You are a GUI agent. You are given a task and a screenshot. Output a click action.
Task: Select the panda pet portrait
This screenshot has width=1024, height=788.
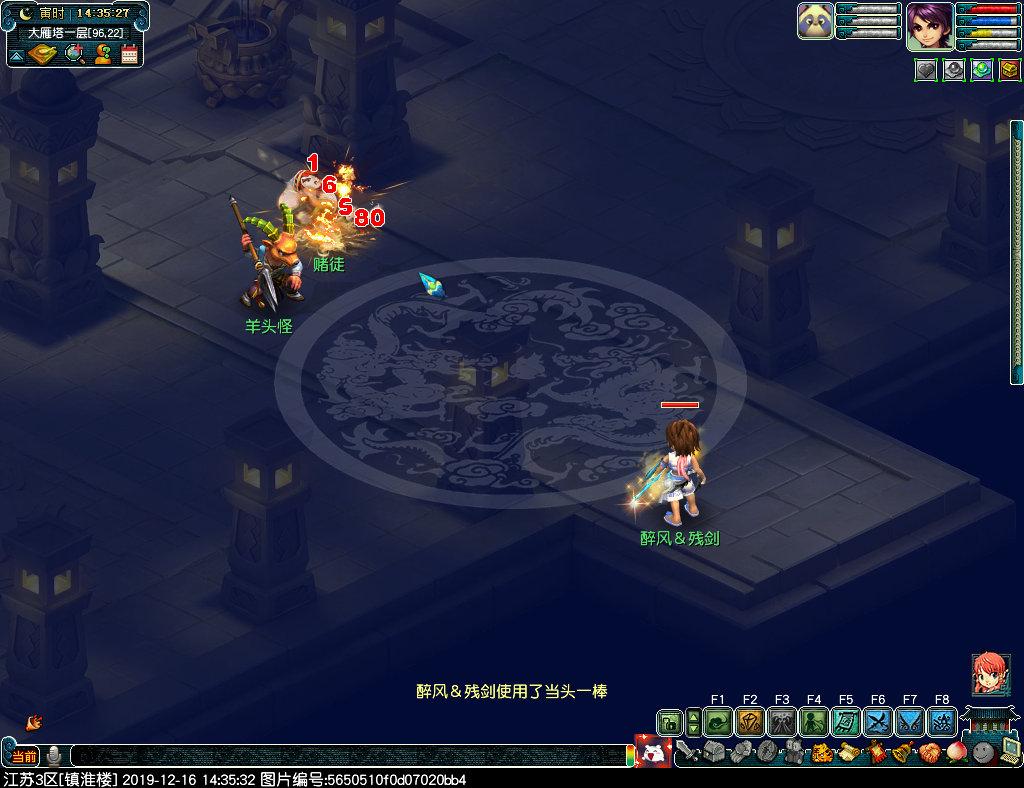coord(815,21)
